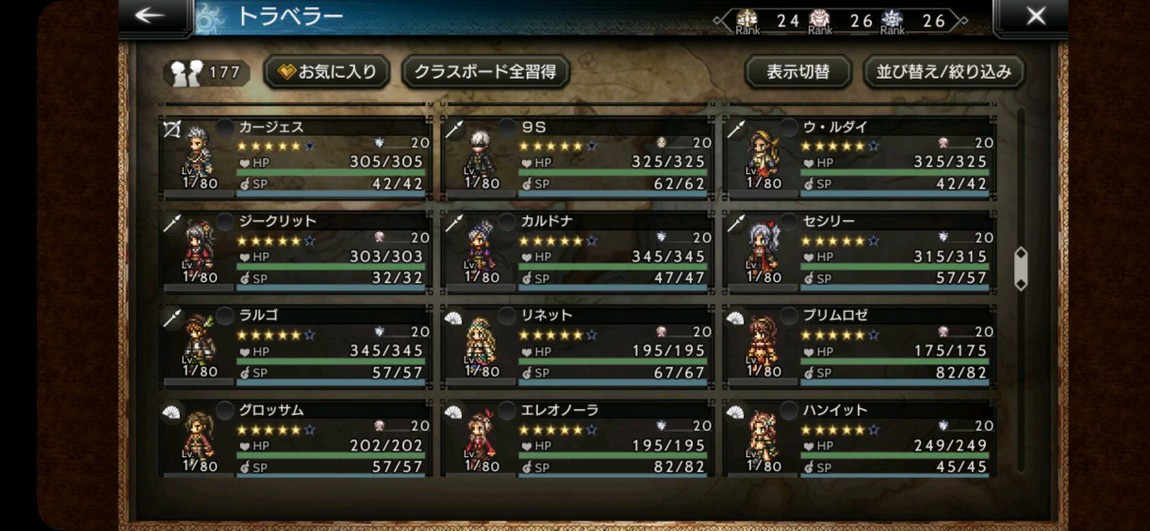Viewport: 1150px width, 531px height.
Task: Choose traveler グロッサム
Action: (x=296, y=439)
